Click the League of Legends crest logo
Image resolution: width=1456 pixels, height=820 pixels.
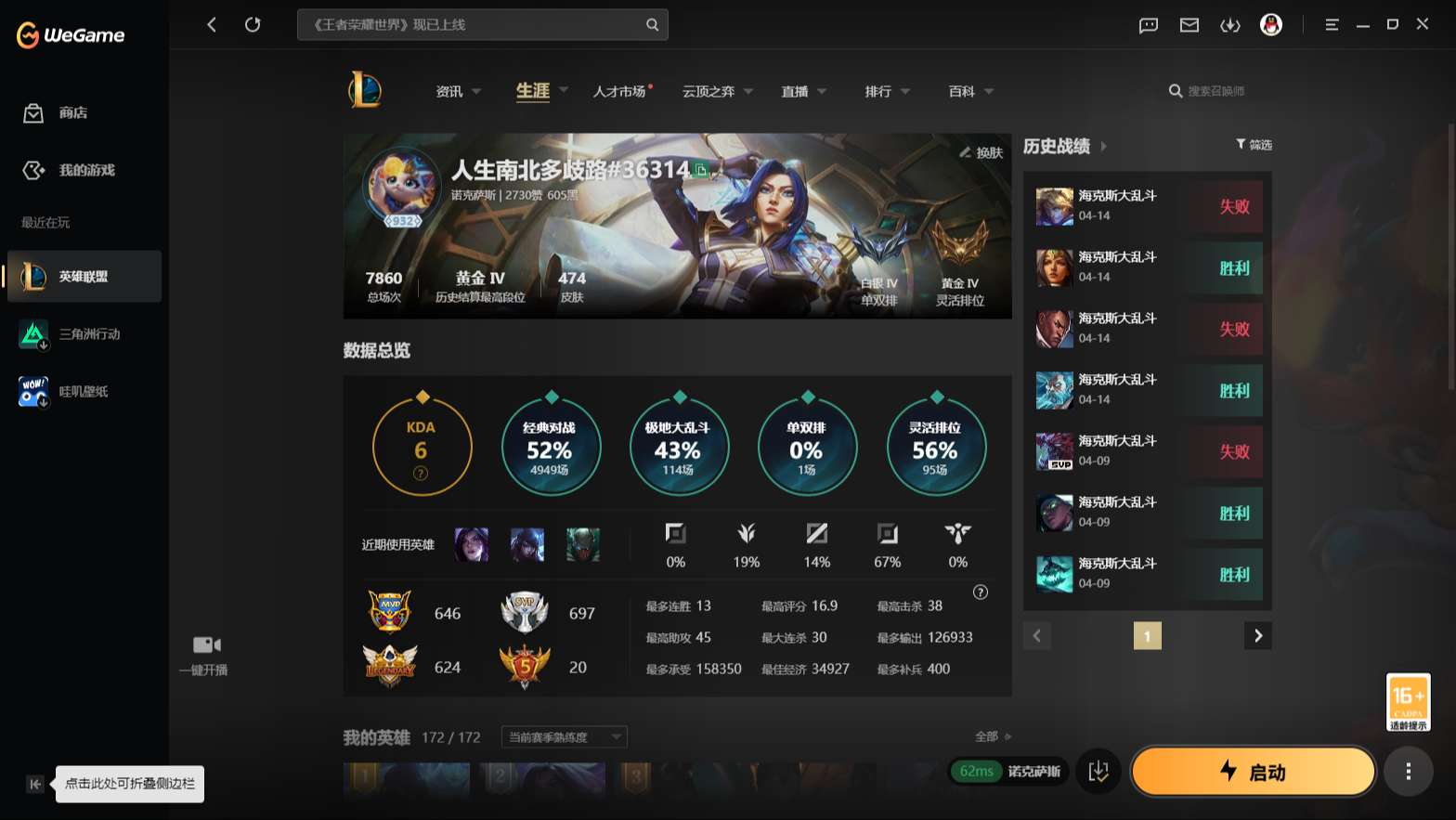tap(364, 90)
